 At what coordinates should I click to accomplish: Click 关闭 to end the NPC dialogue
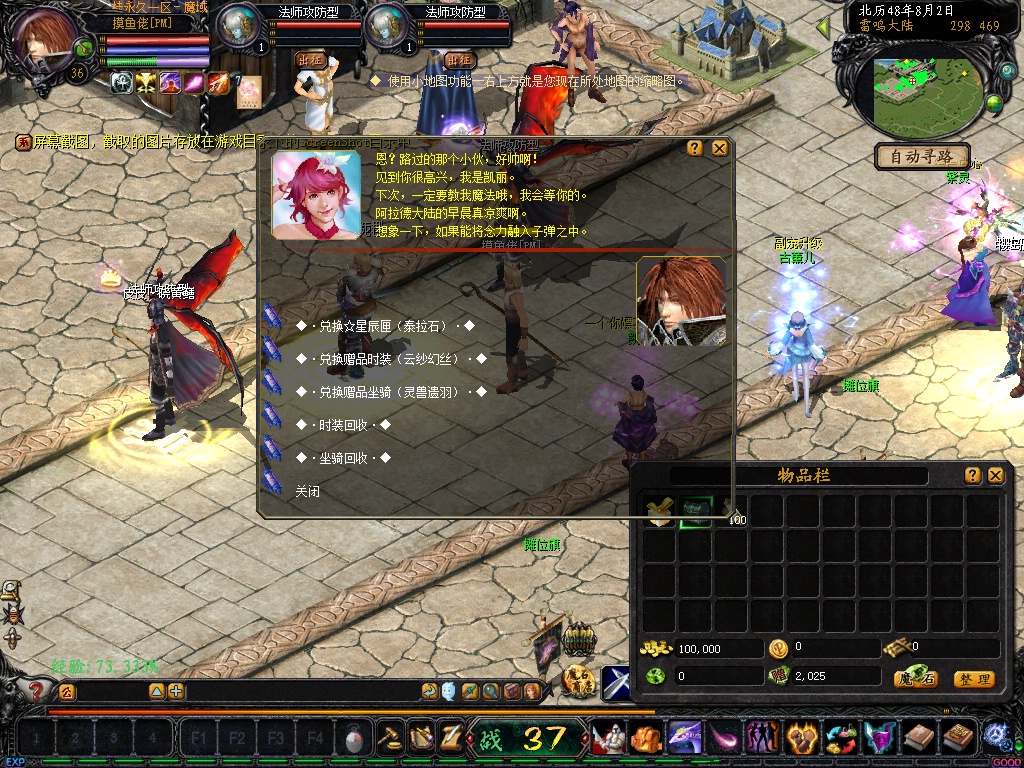click(308, 492)
